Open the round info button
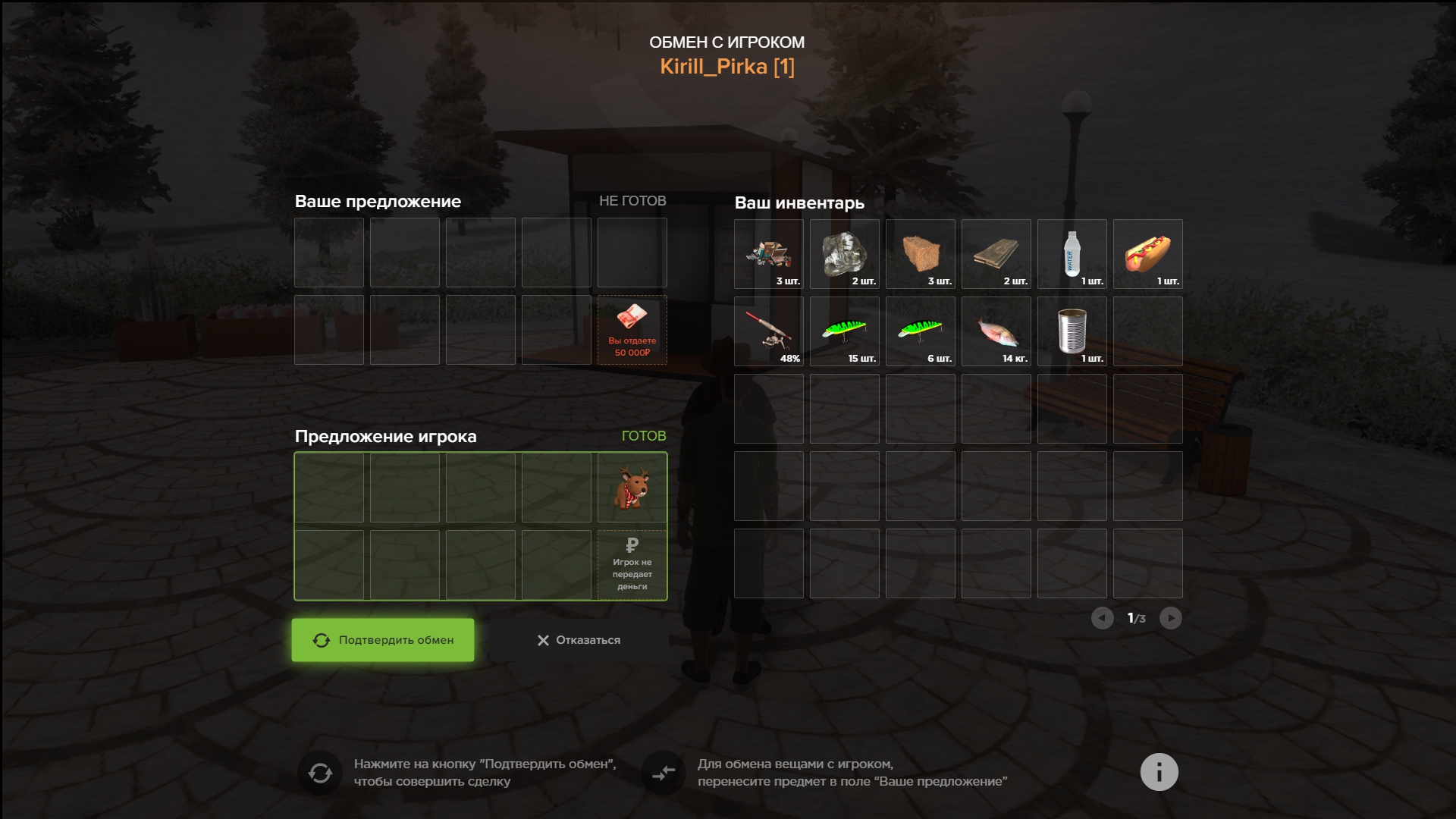This screenshot has height=819, width=1456. (x=1159, y=772)
